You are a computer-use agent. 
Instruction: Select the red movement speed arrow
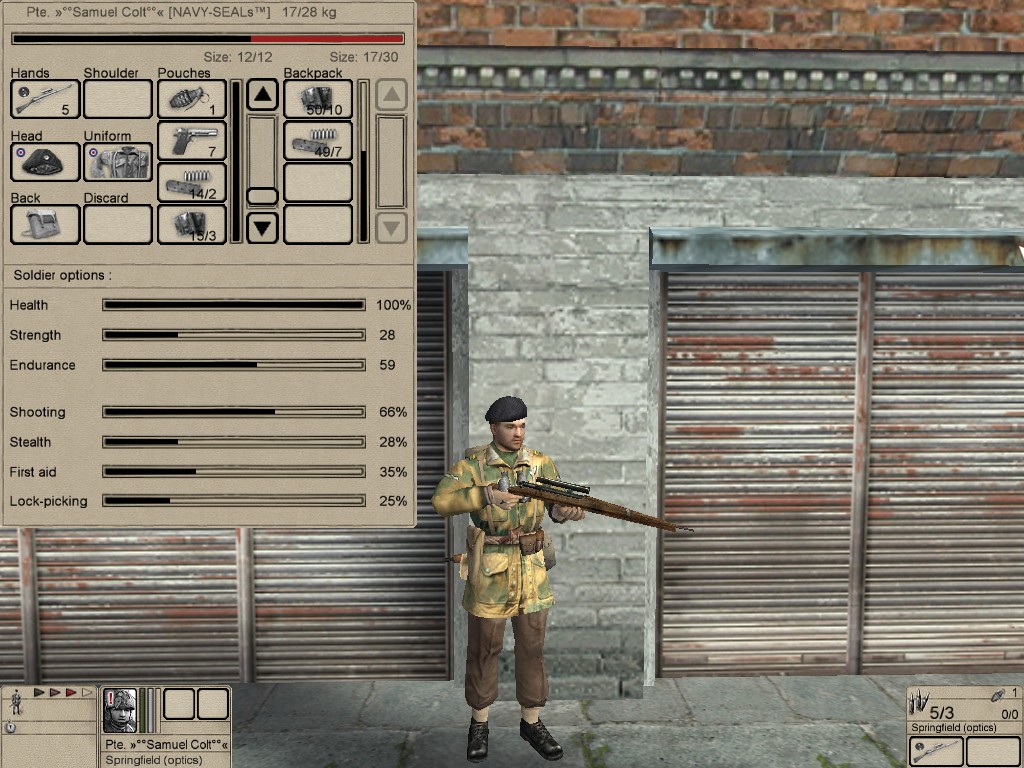pos(71,692)
